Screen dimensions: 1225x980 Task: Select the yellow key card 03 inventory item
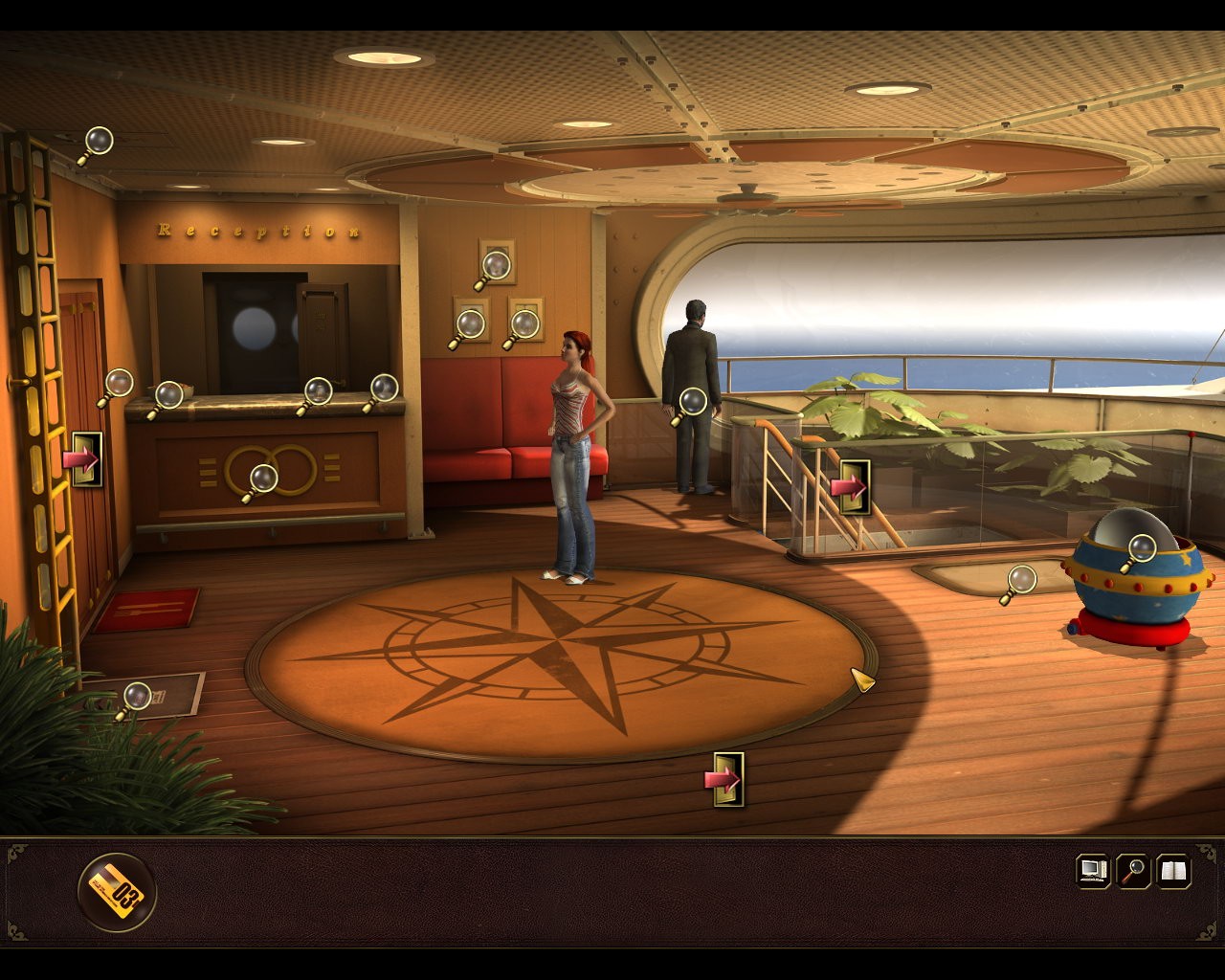pos(117,892)
